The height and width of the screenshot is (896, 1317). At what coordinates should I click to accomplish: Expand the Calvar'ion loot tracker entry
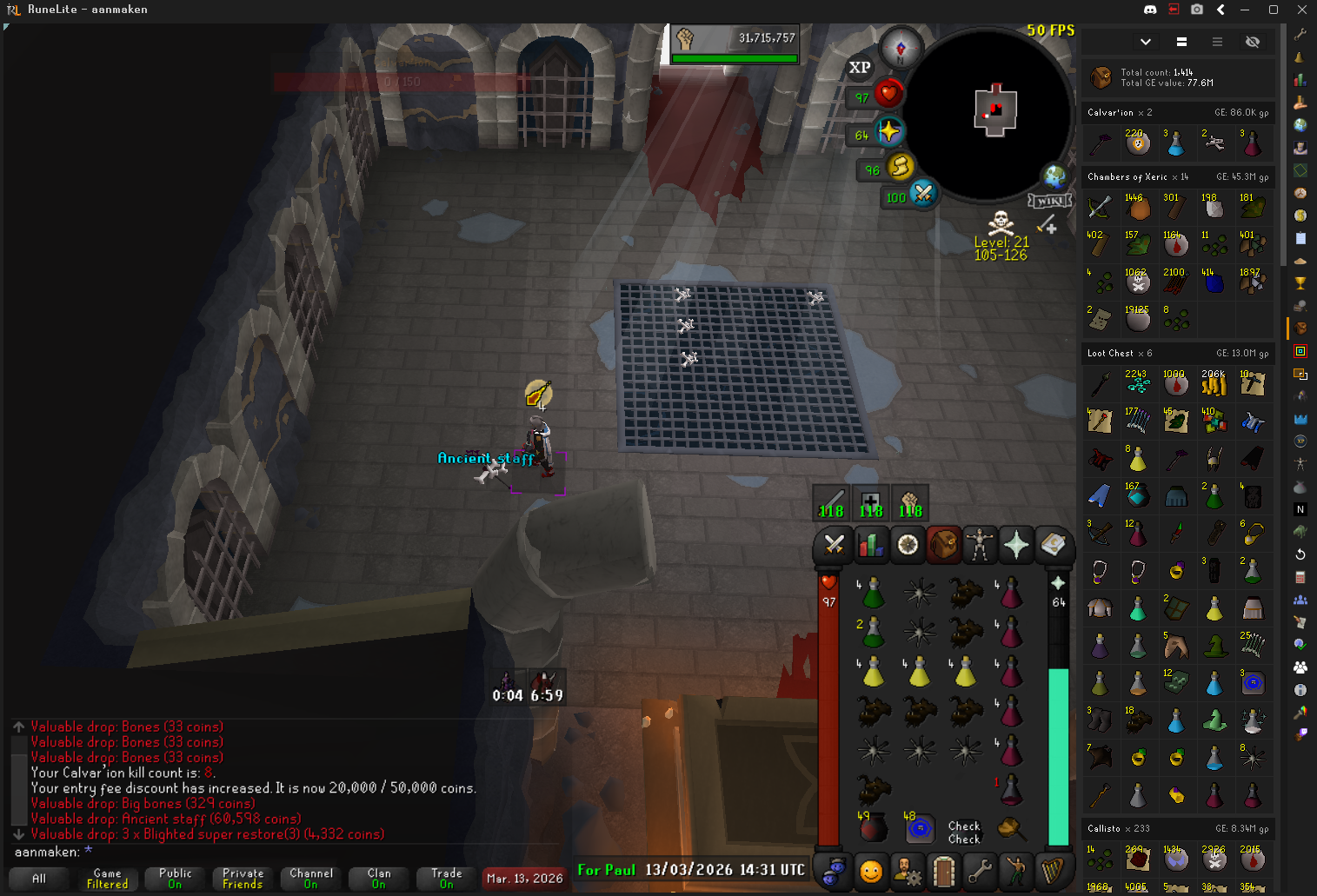(x=1178, y=113)
